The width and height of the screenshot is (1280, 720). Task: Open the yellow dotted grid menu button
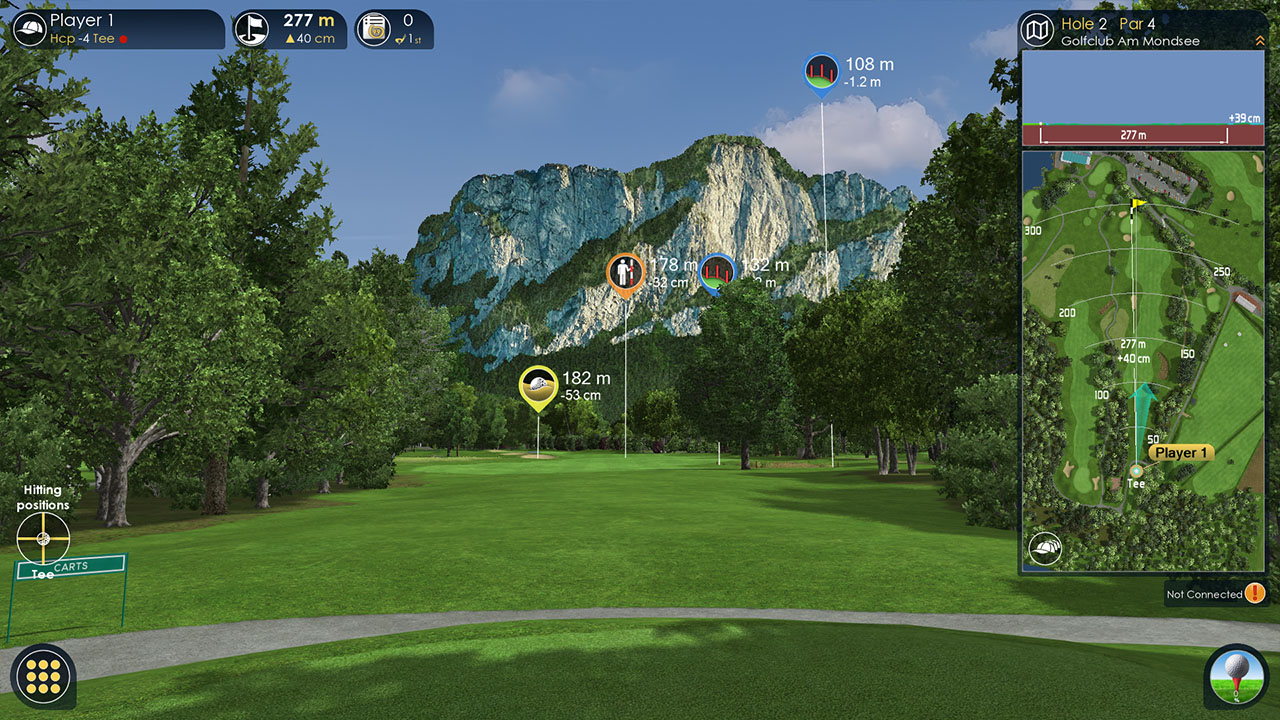[43, 676]
